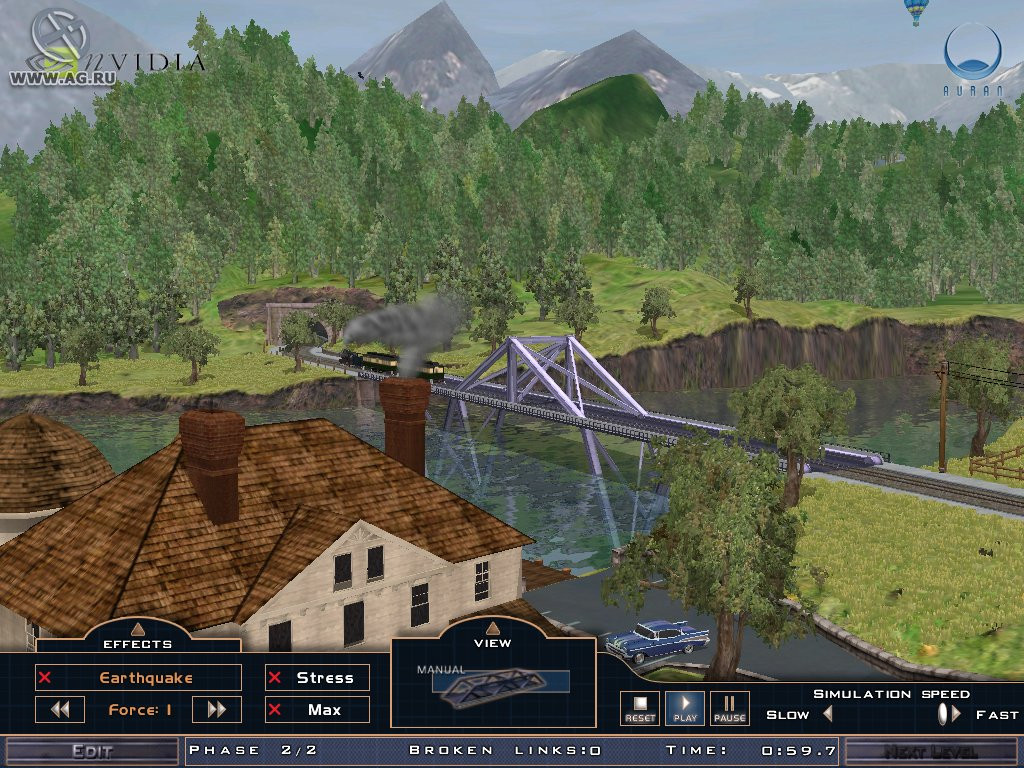
Task: Toggle the Earthquake effect
Action: (x=138, y=678)
